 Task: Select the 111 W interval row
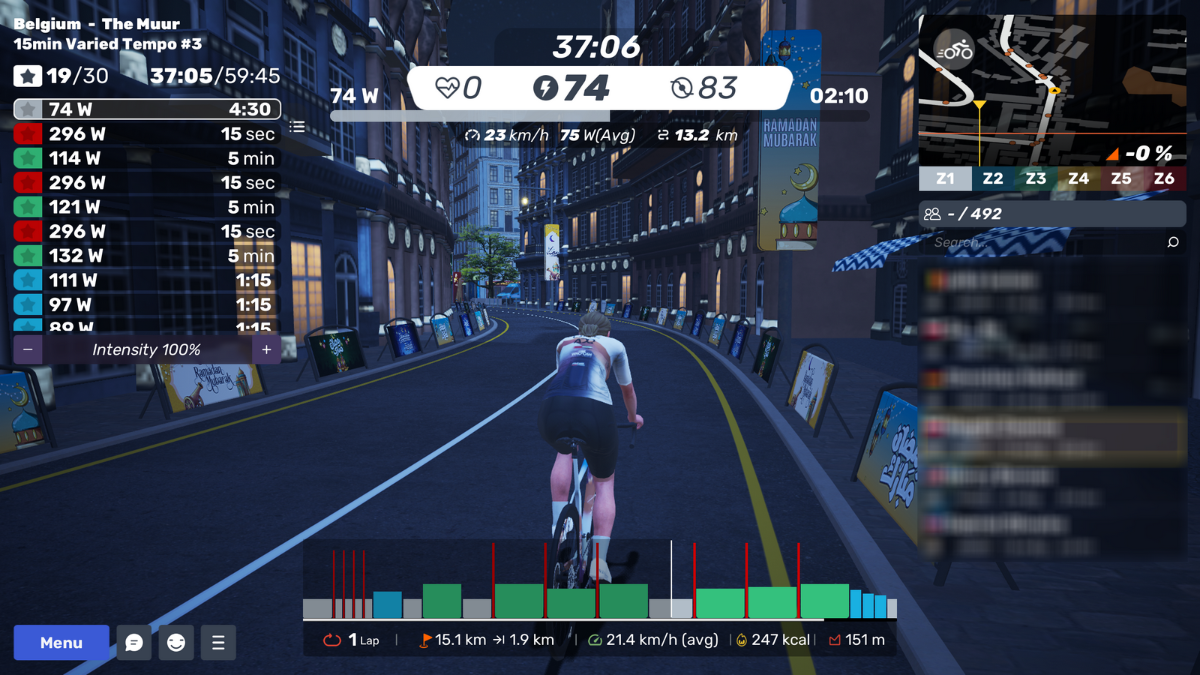tap(146, 280)
